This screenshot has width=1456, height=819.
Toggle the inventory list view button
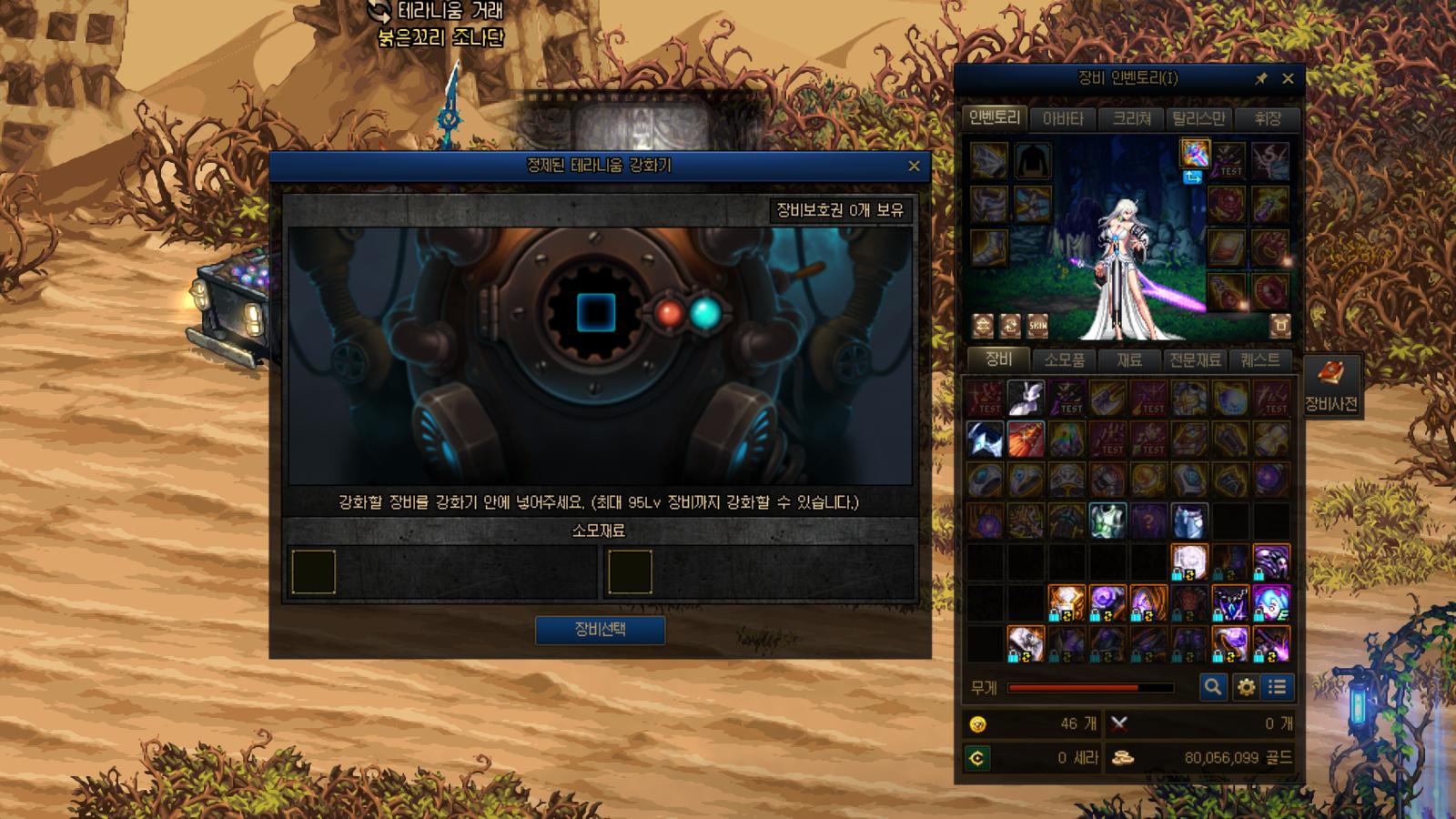pos(1278,687)
